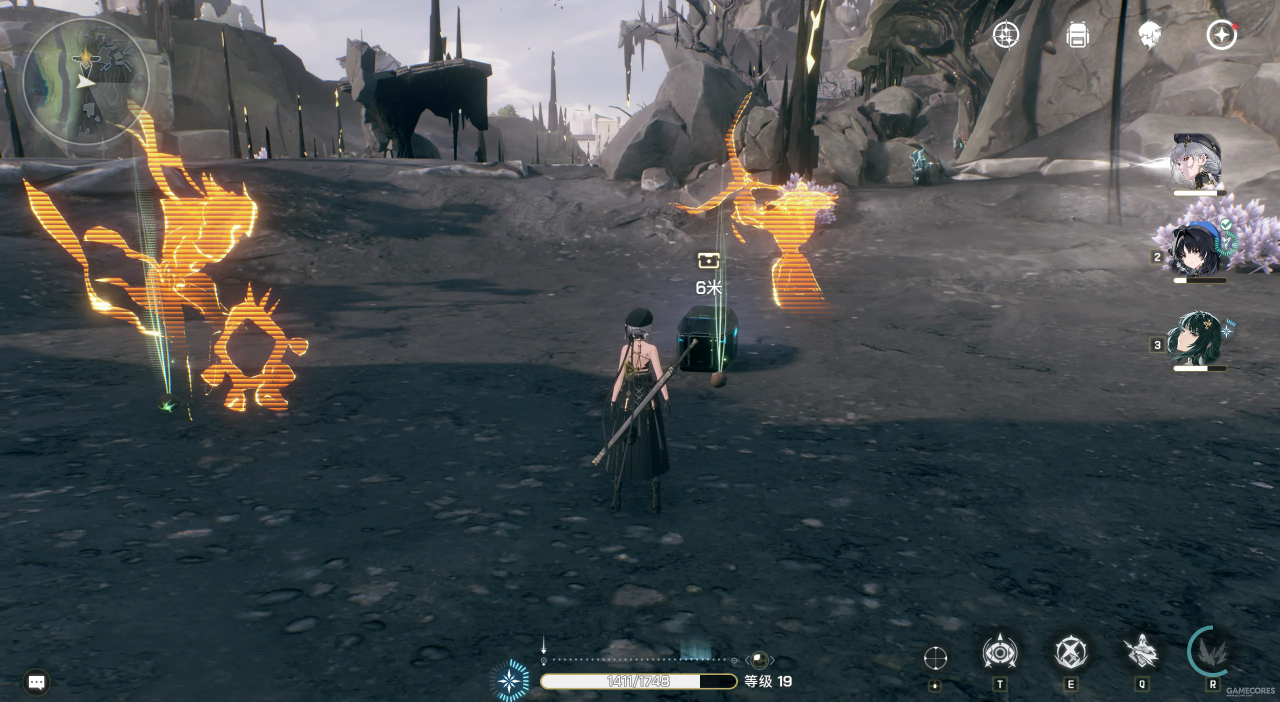Open the backpack inventory
Screen dimensions: 1280x702
pyautogui.click(x=1077, y=35)
